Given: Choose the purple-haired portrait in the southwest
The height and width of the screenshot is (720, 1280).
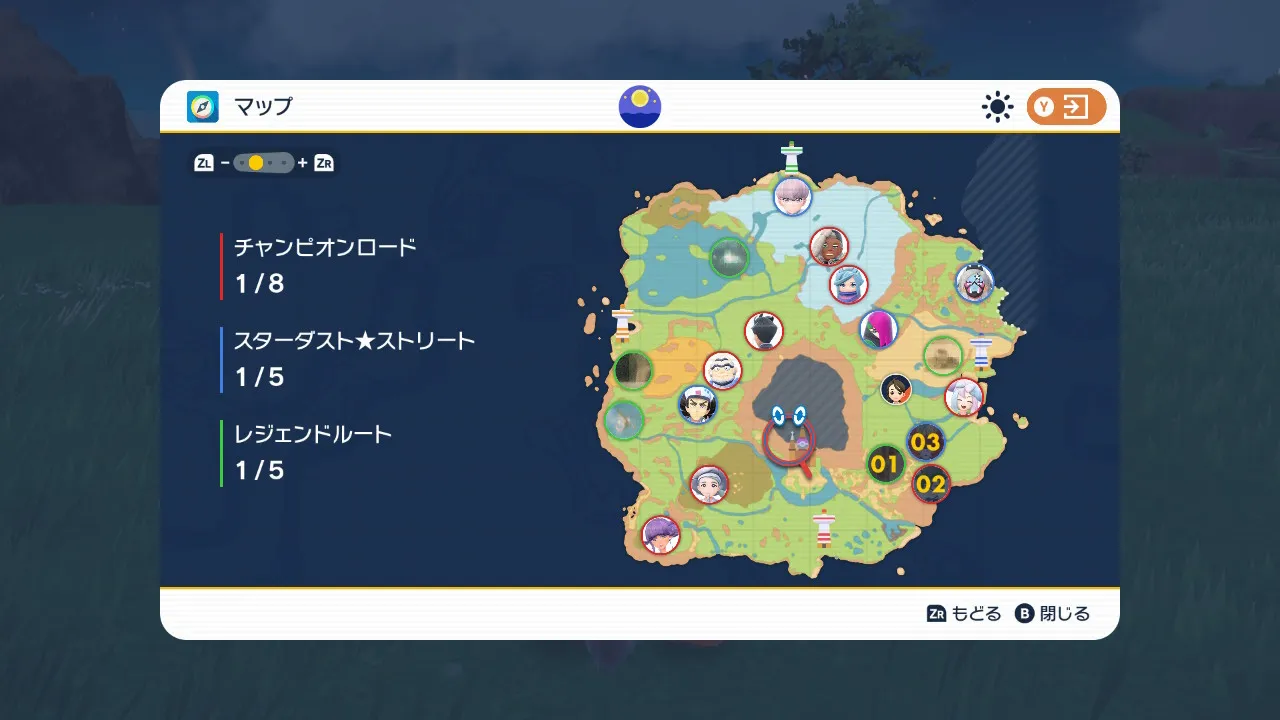Looking at the screenshot, I should (660, 534).
